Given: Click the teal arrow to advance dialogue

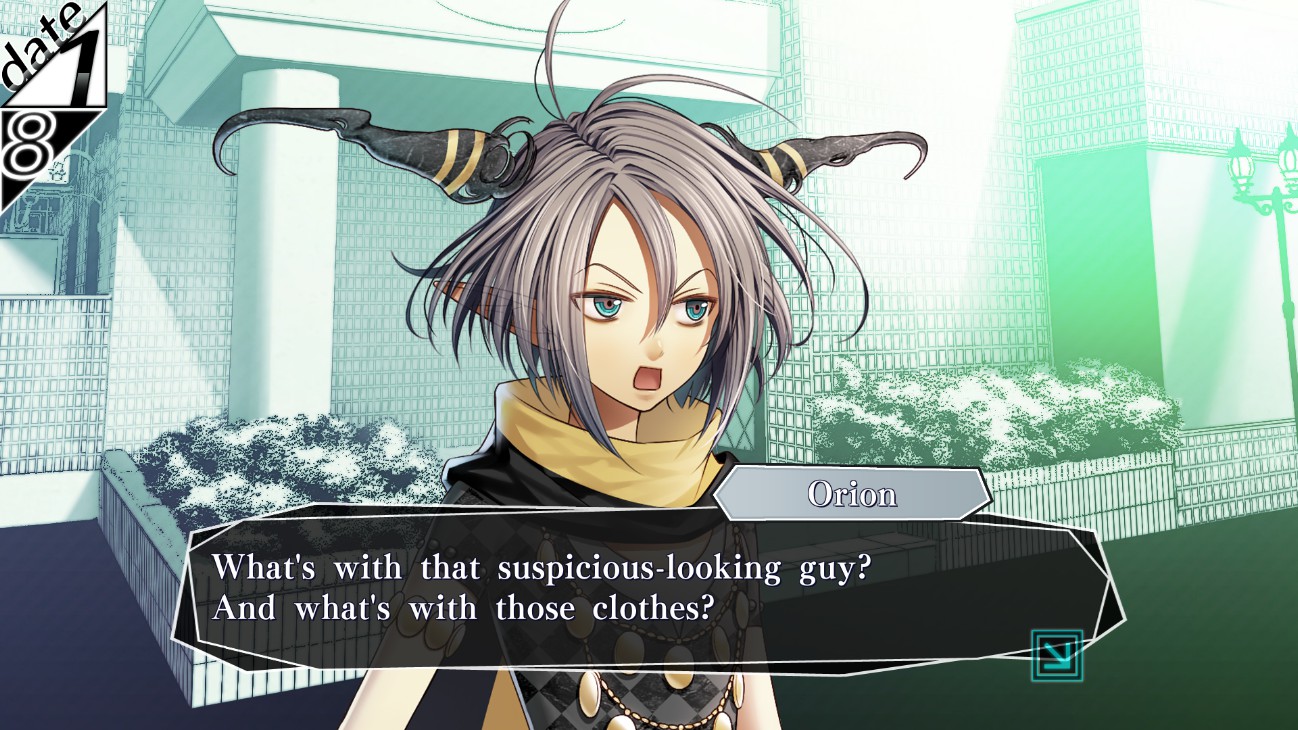Looking at the screenshot, I should [x=1057, y=655].
